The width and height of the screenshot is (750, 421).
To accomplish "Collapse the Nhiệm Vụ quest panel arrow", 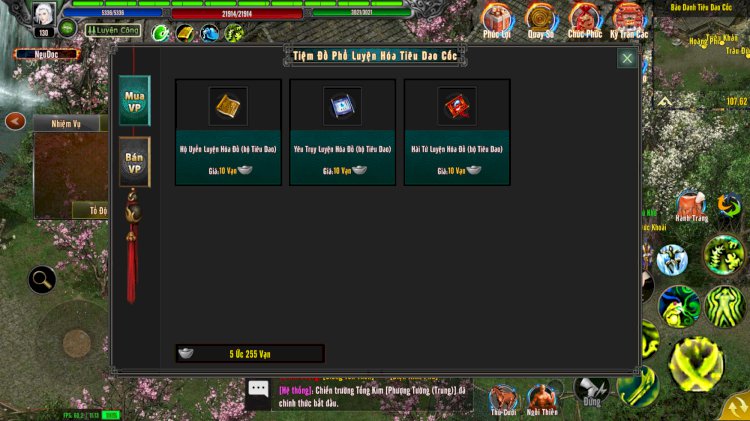I will coord(15,121).
